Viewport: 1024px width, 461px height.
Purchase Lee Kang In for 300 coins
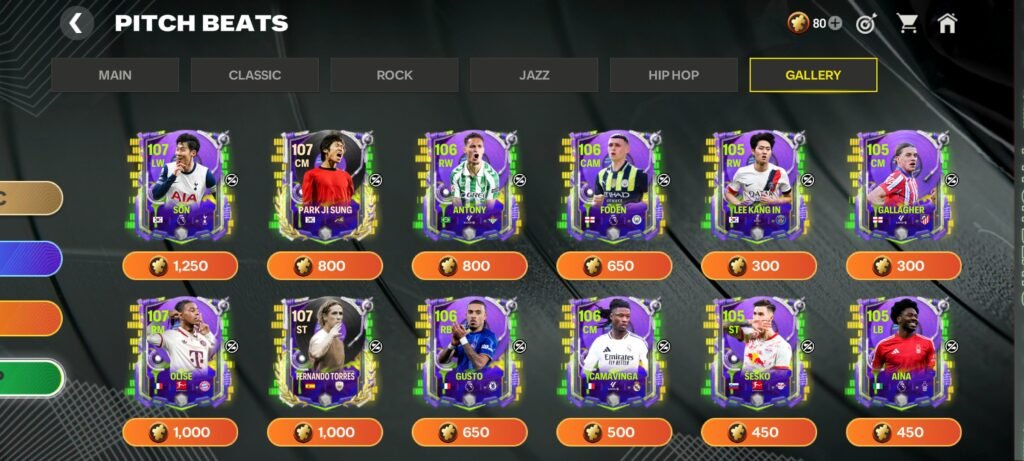pyautogui.click(x=759, y=266)
